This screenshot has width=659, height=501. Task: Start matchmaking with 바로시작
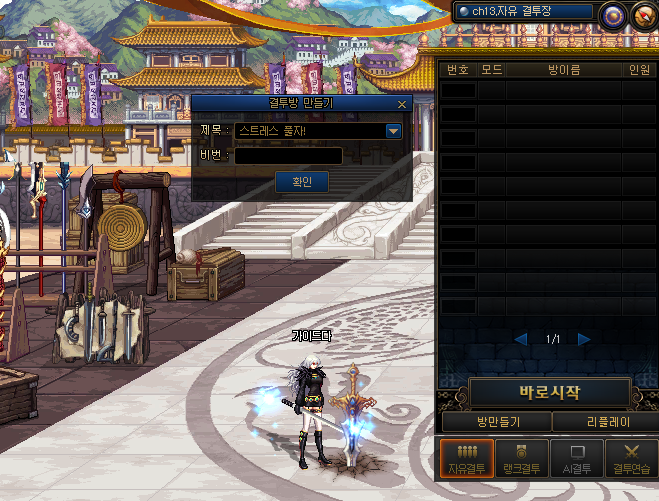549,392
